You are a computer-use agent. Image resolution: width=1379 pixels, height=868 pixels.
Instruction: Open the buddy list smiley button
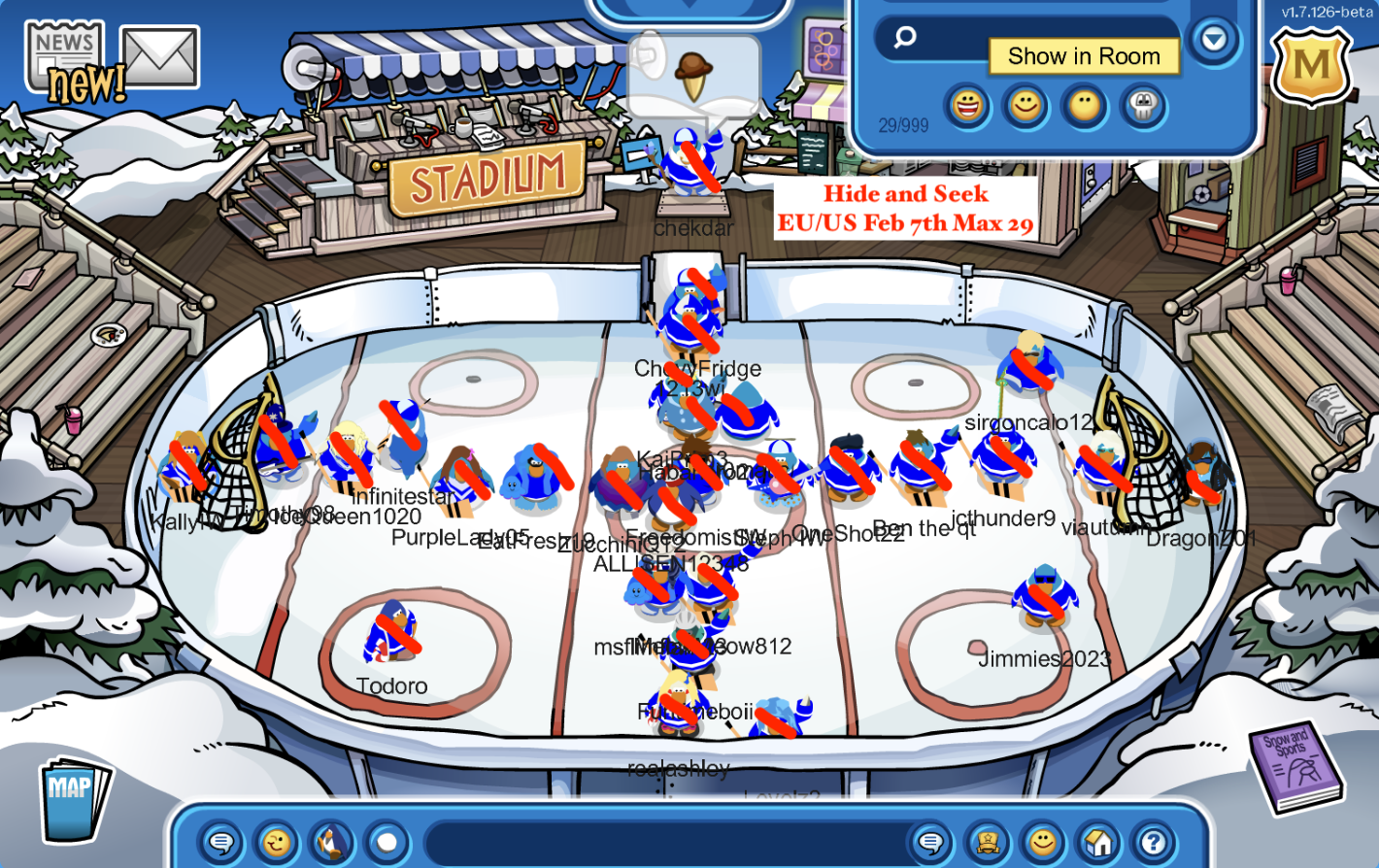pos(1043,842)
